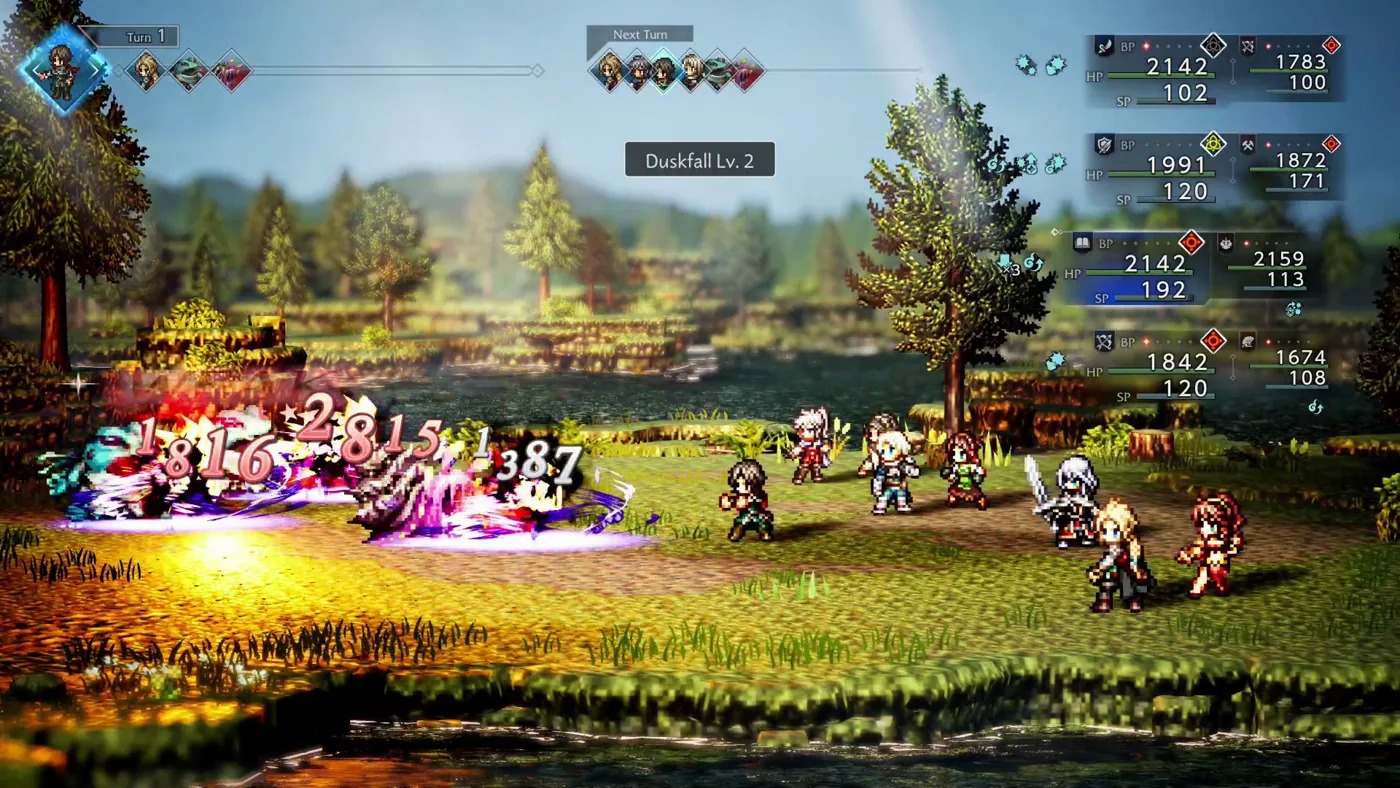
Task: Click the helmet job icon
Action: [x=1249, y=342]
